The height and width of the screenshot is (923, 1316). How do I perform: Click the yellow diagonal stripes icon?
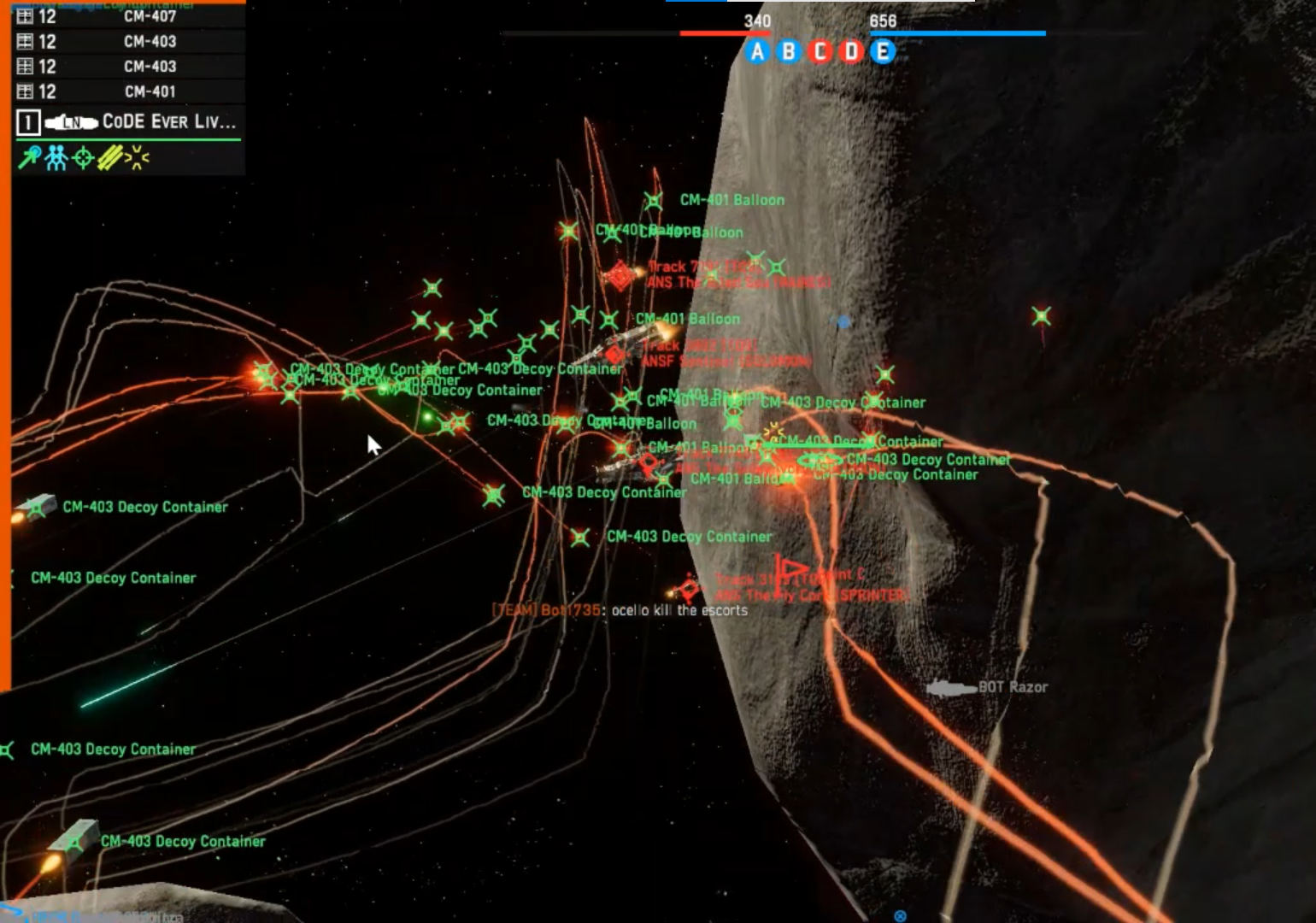coord(109,158)
